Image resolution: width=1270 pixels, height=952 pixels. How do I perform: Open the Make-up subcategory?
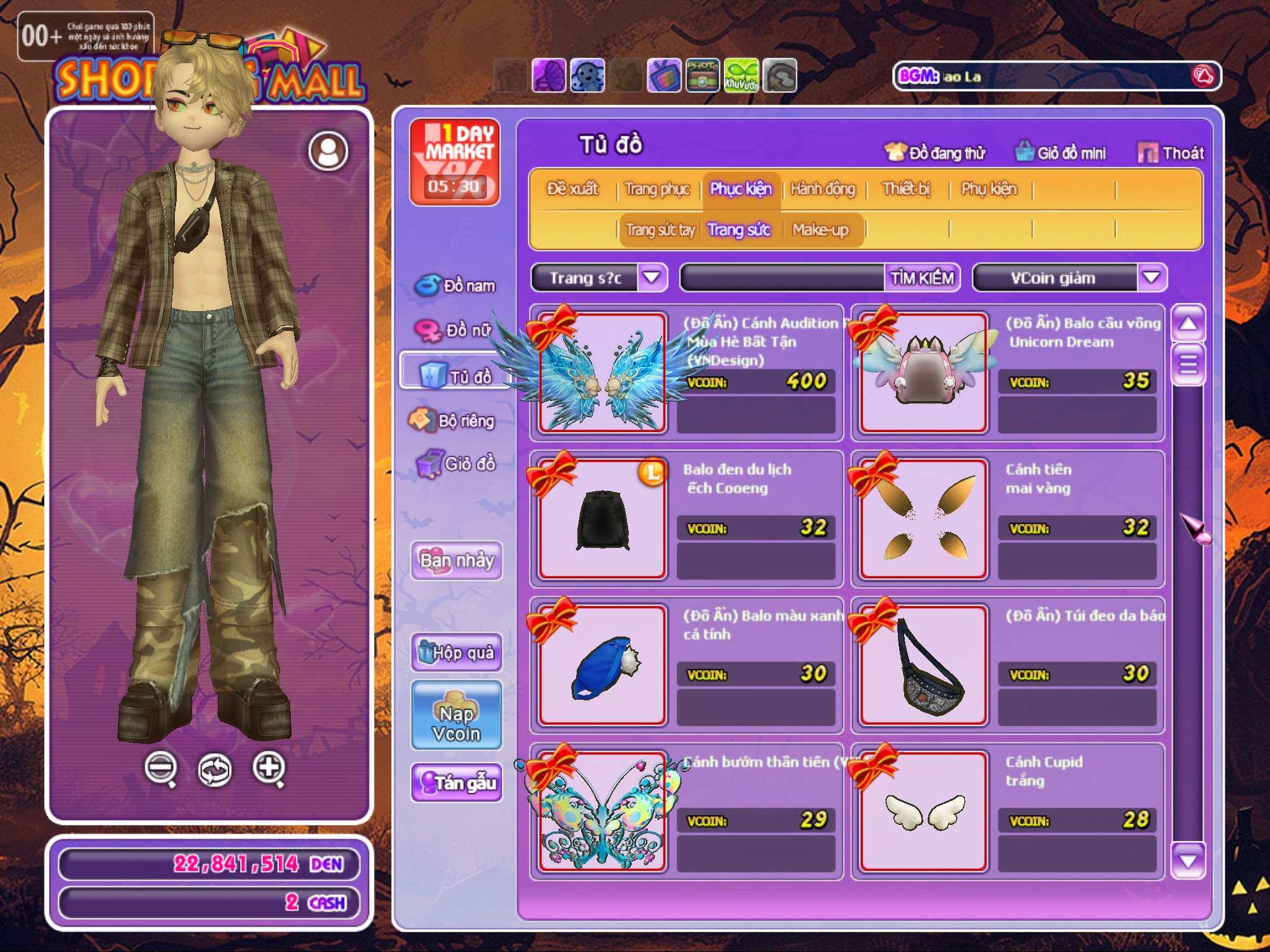(x=820, y=230)
